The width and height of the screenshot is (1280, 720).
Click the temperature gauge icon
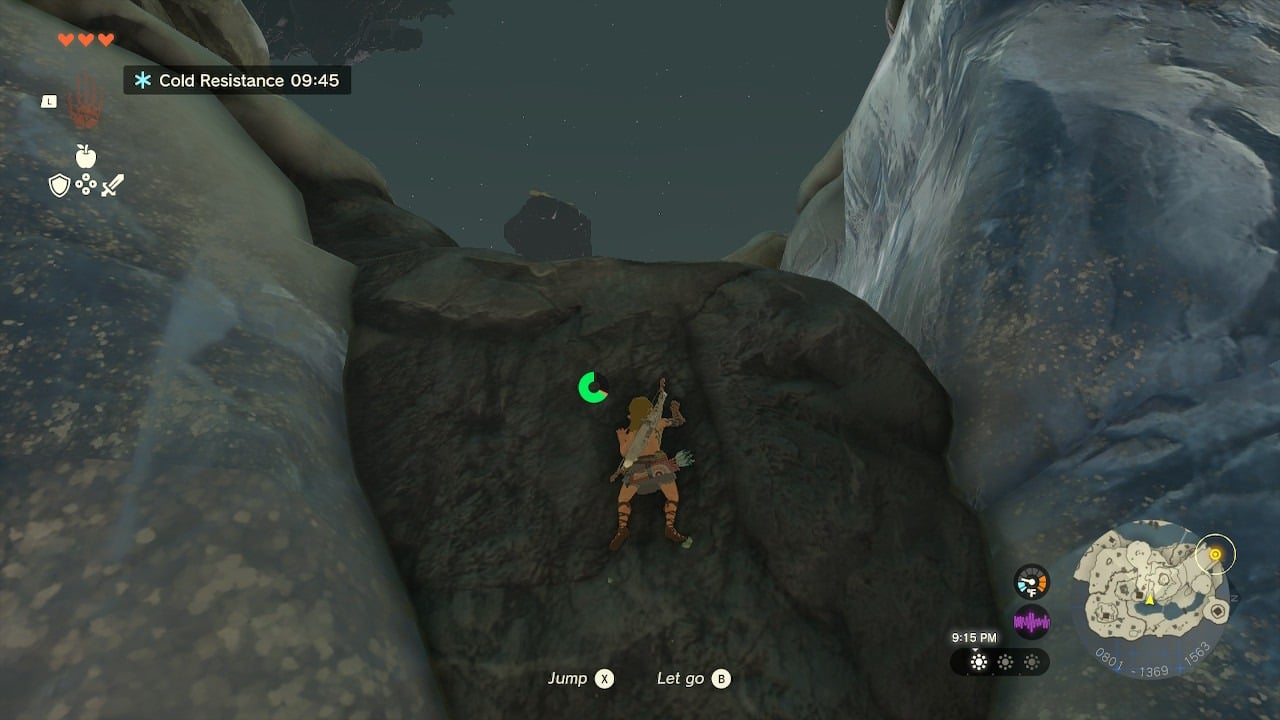[x=1031, y=582]
